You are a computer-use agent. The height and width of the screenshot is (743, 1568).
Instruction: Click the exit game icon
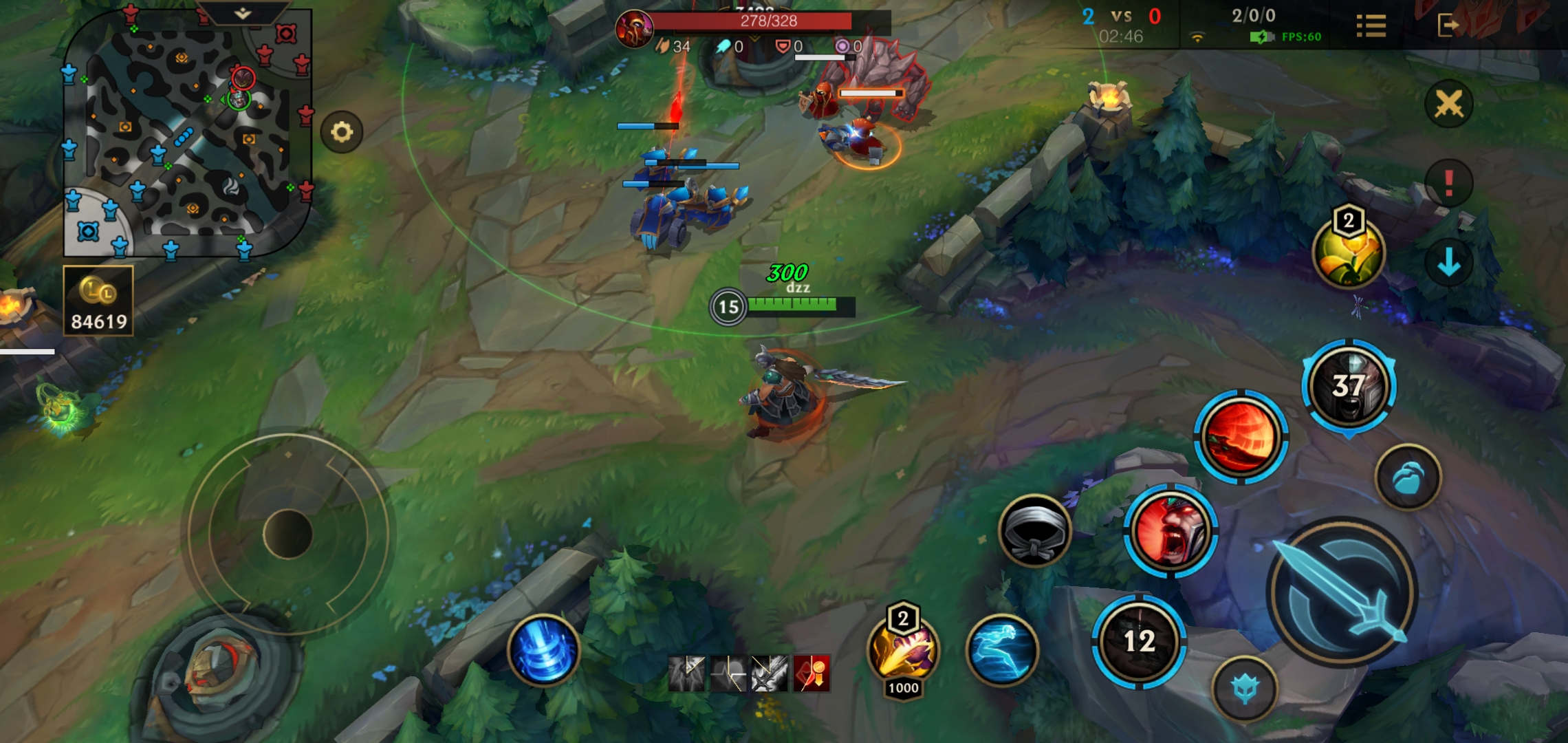click(x=1448, y=26)
